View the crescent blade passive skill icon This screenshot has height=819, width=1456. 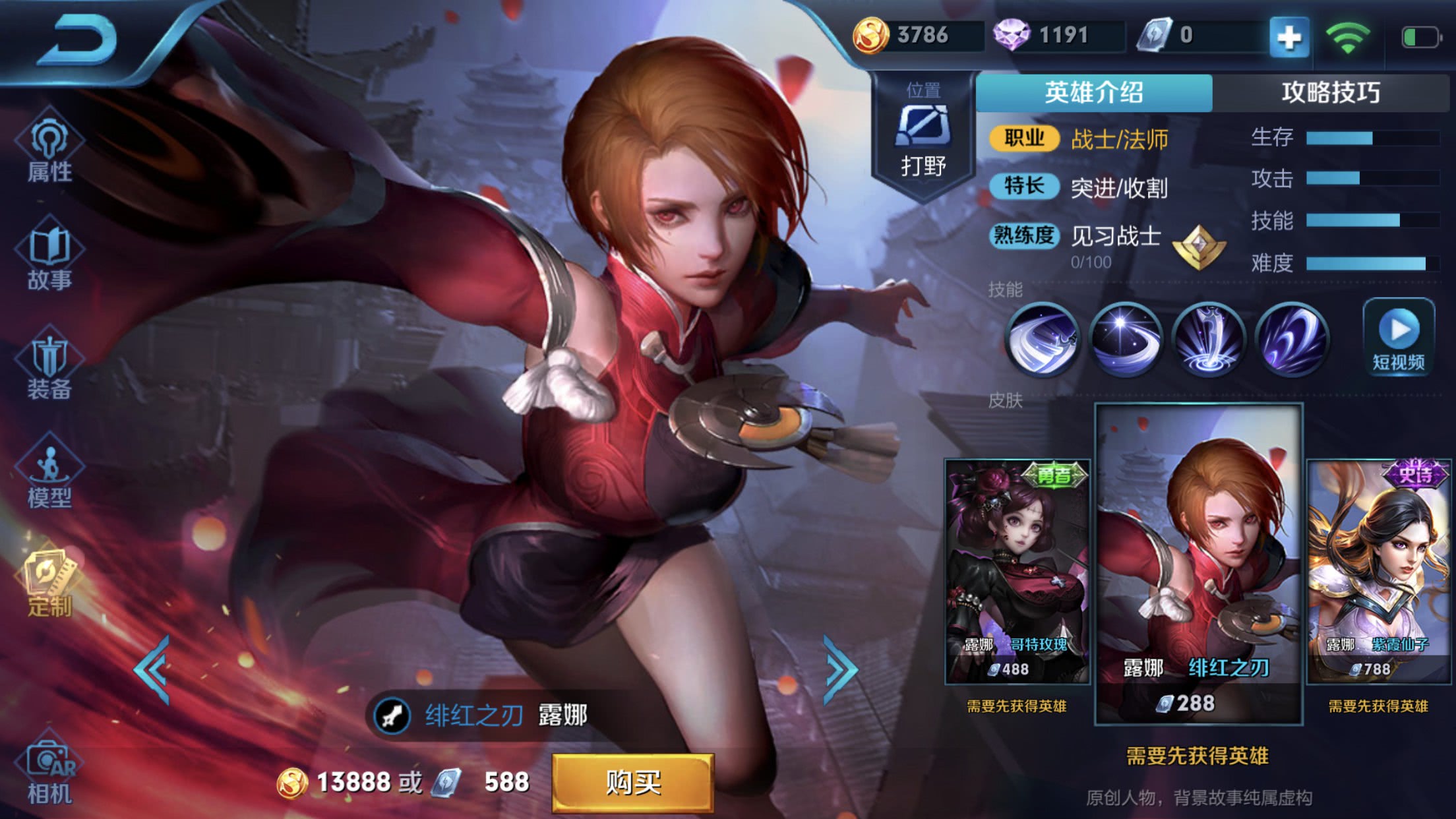1042,339
